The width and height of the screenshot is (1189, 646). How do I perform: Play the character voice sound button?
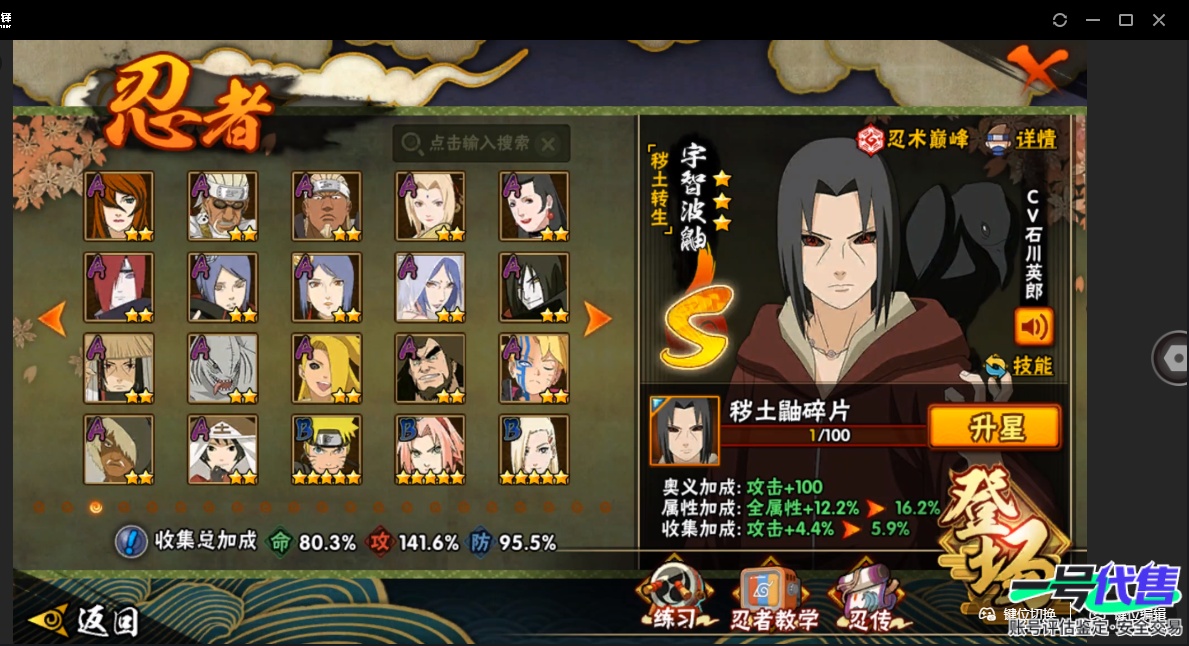point(1034,326)
